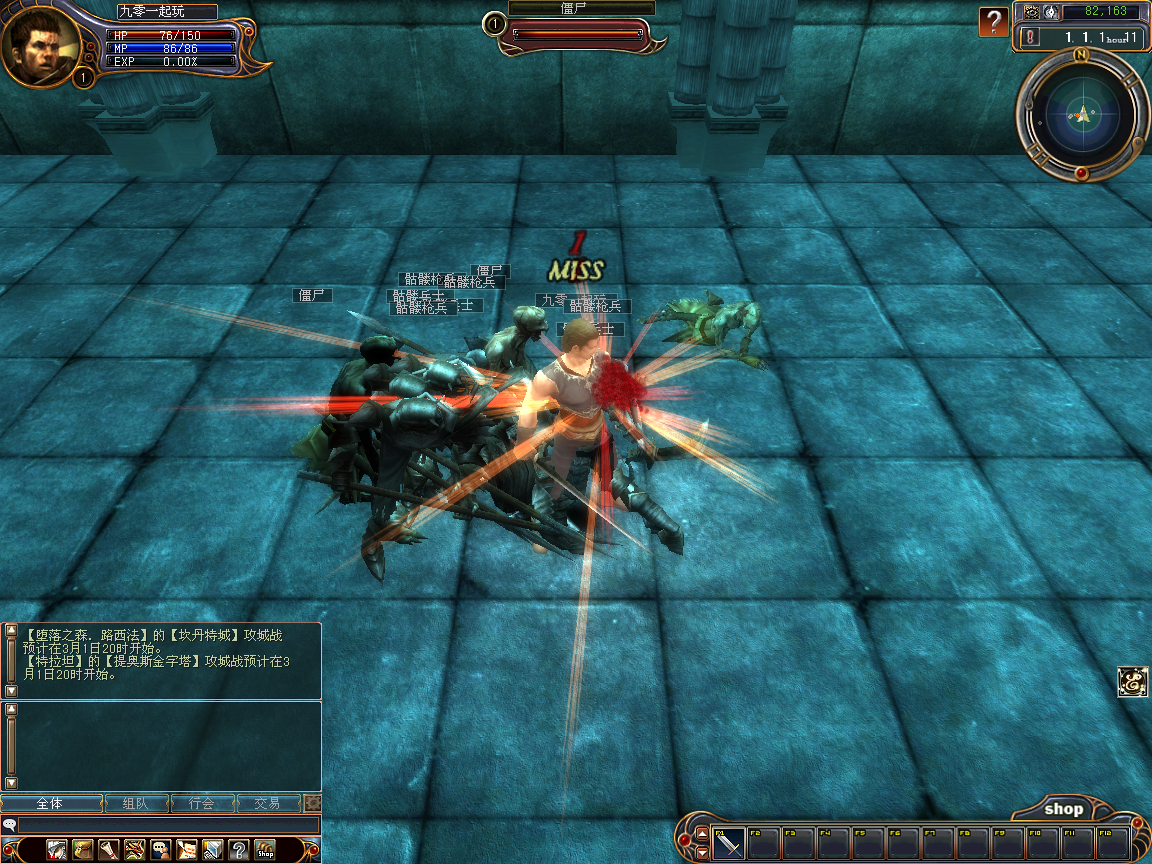The height and width of the screenshot is (864, 1152).
Task: Open the shop tab above the hotbar
Action: tap(1063, 809)
